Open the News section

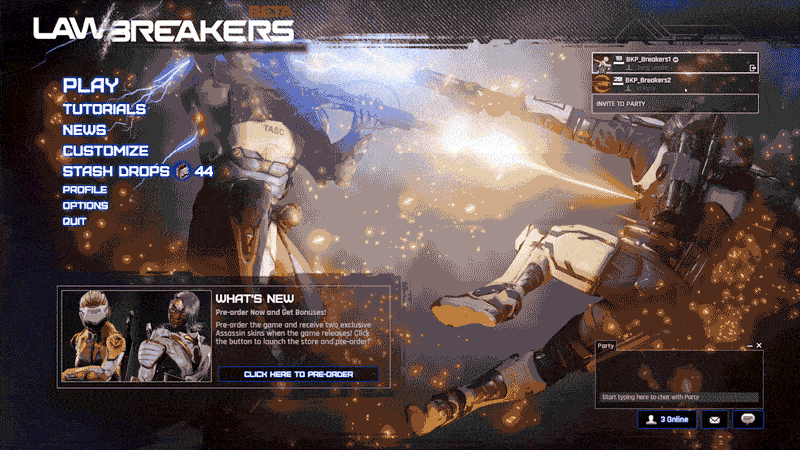[84, 130]
